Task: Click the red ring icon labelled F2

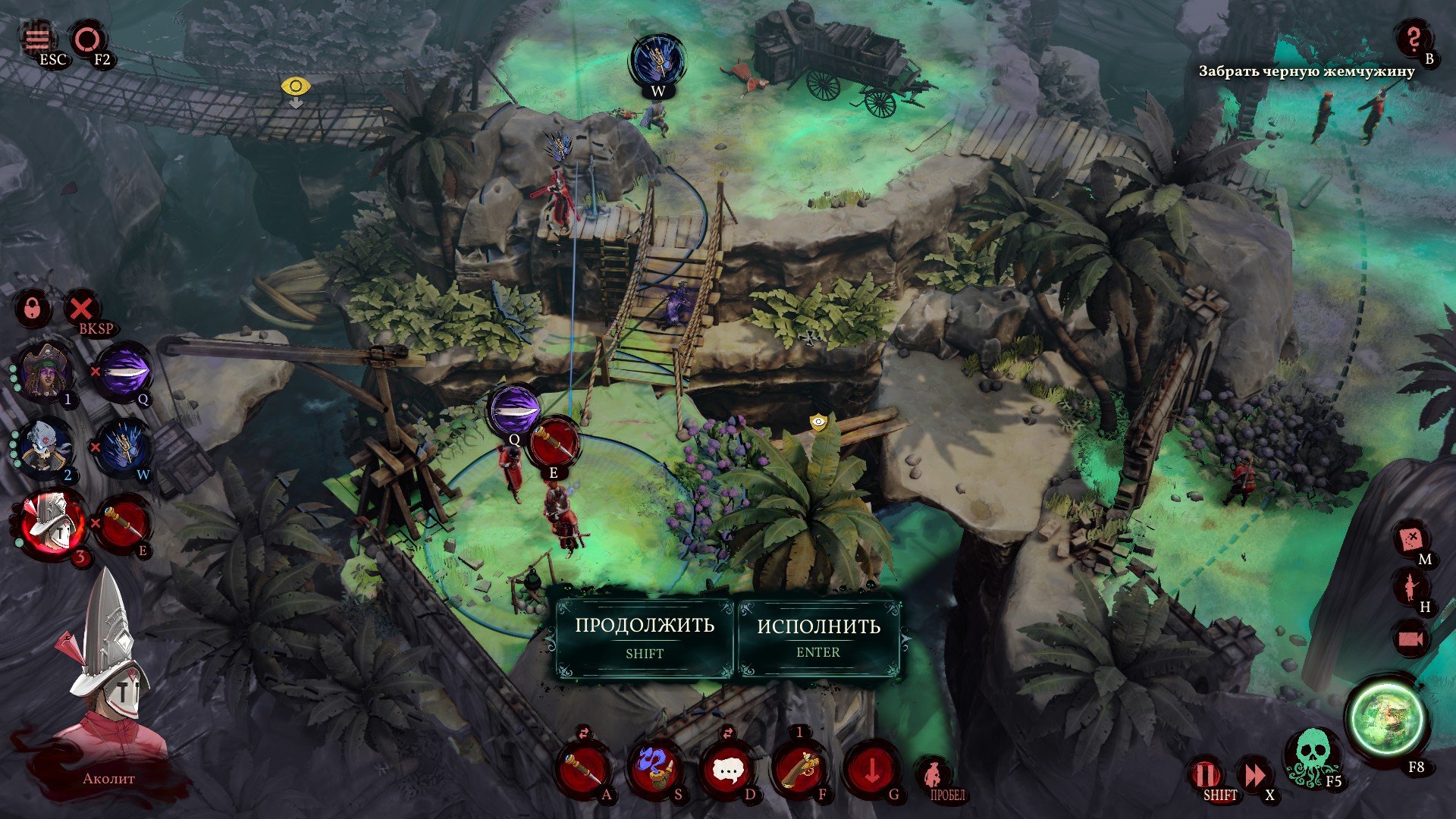Action: tap(88, 38)
